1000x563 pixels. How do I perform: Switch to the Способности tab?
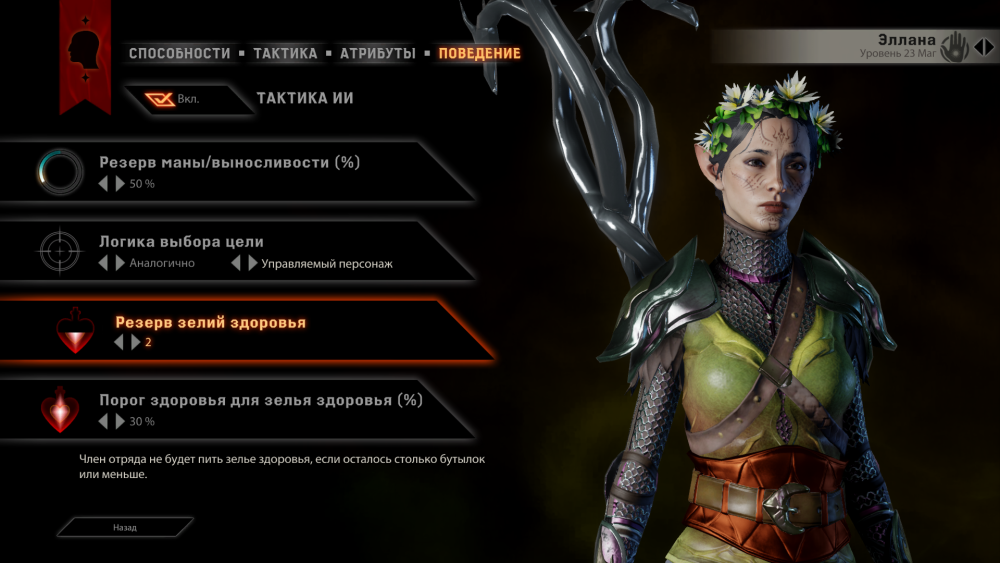179,53
